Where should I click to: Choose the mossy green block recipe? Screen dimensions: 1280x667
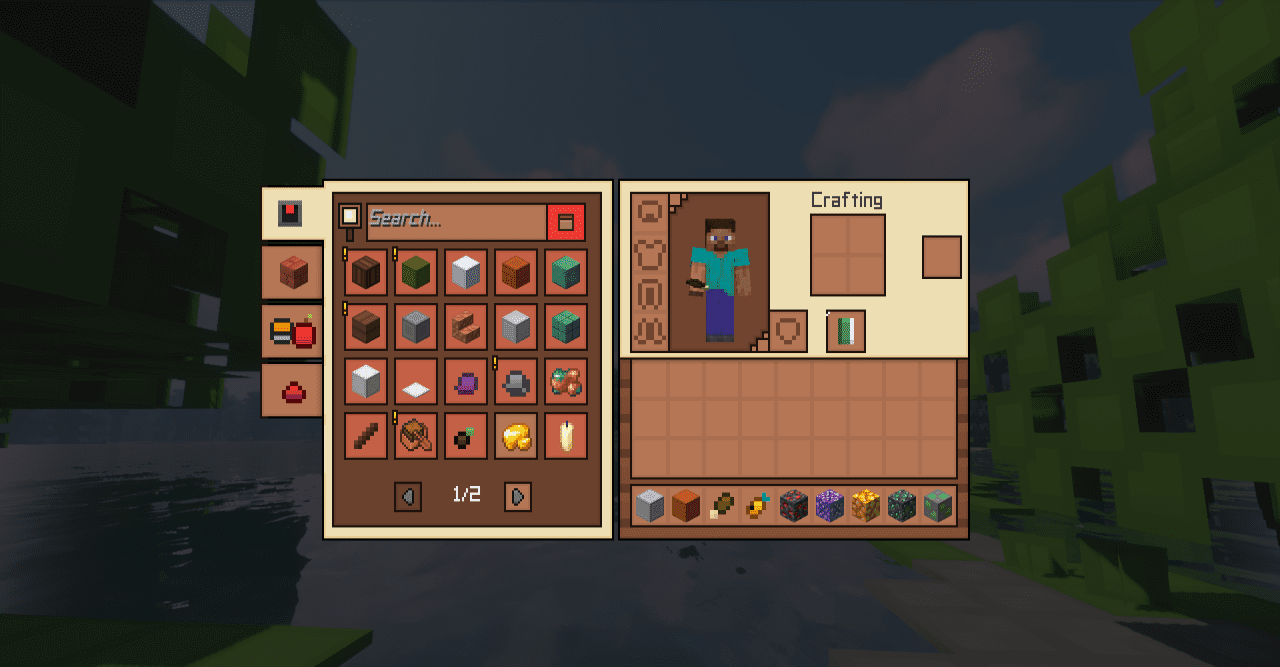(416, 272)
